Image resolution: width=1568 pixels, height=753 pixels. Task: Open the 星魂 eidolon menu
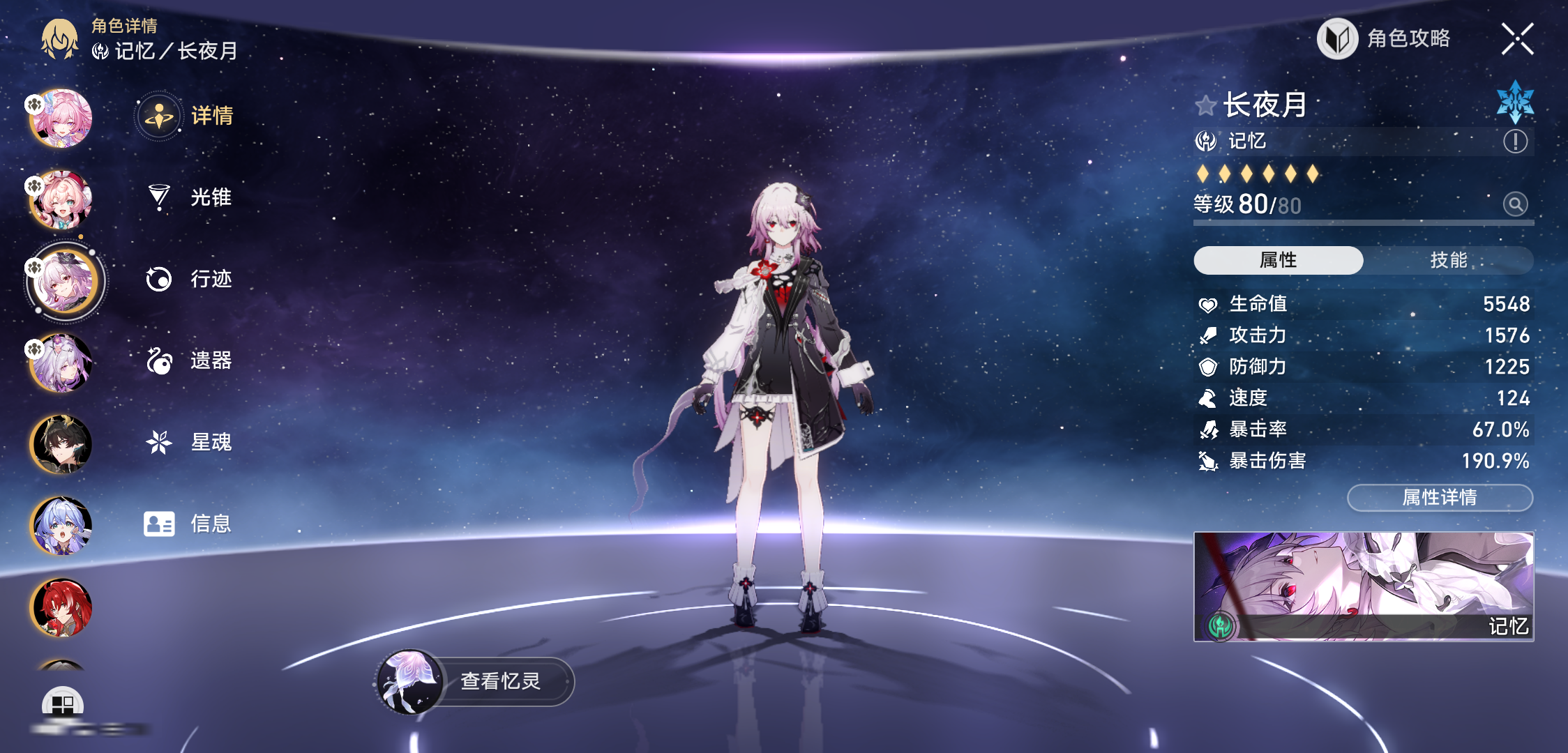coord(188,442)
